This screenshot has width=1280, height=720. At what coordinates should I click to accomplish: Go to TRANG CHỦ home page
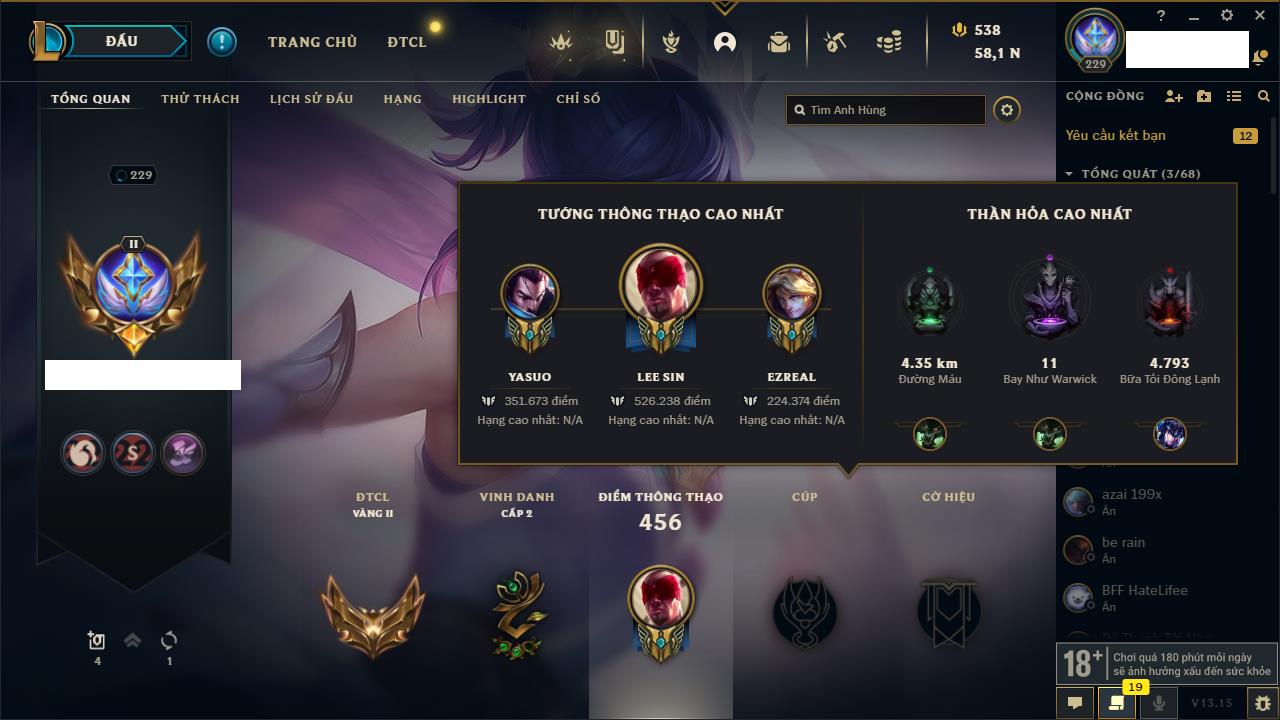(312, 42)
